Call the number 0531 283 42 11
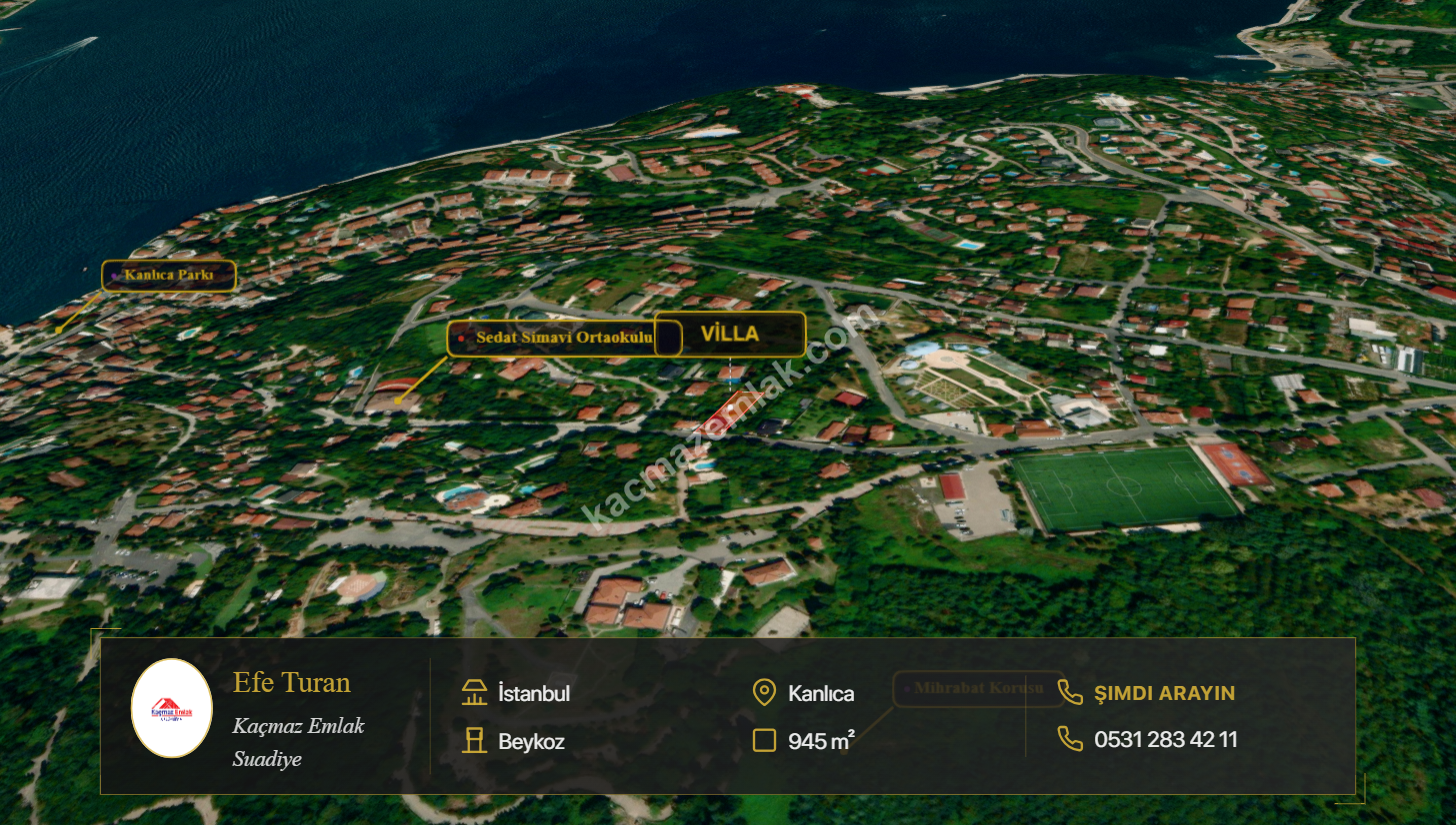This screenshot has height=825, width=1456. point(1165,740)
